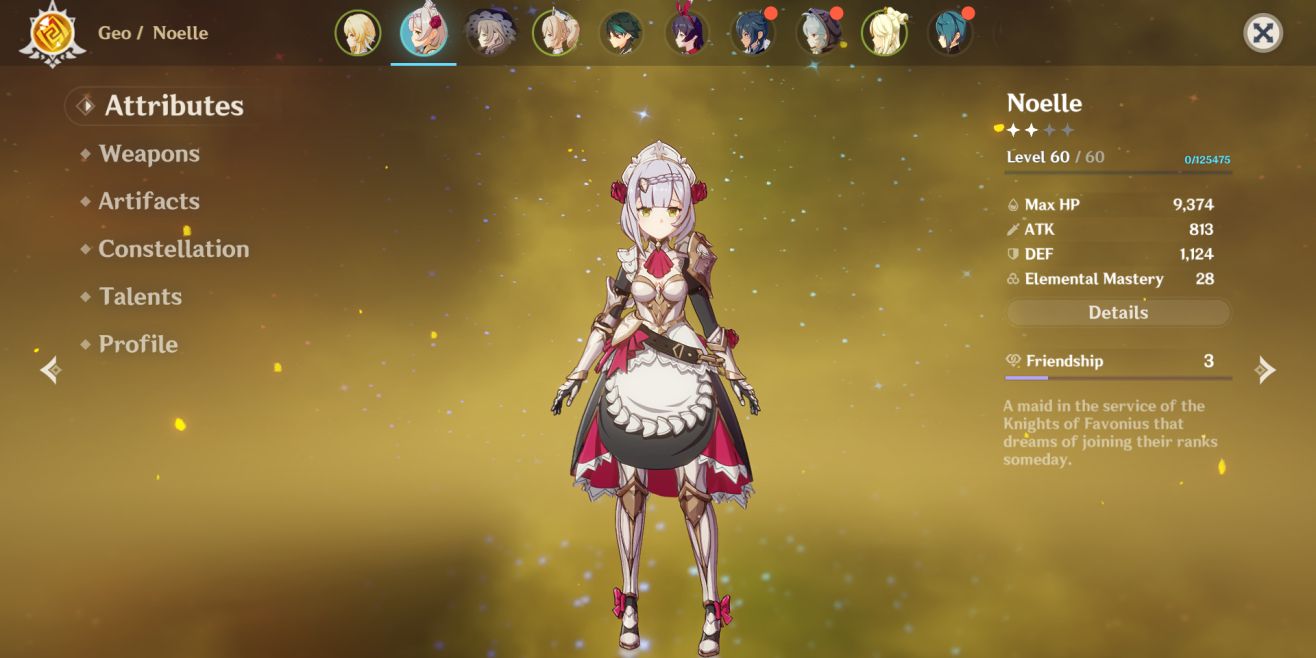Image resolution: width=1316 pixels, height=658 pixels.
Task: Go to previous character with left arrow
Action: pos(50,371)
